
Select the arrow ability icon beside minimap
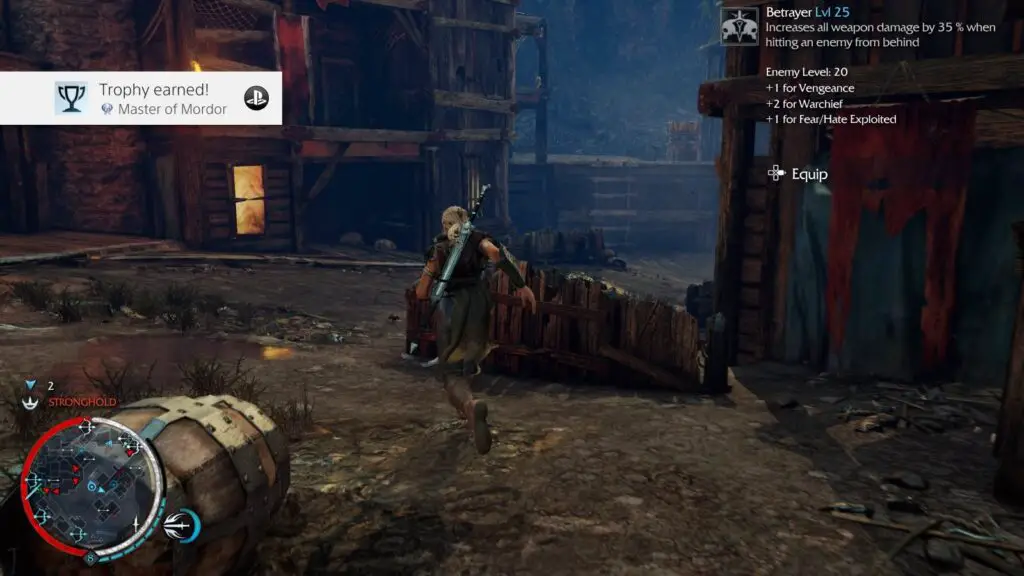click(x=182, y=523)
